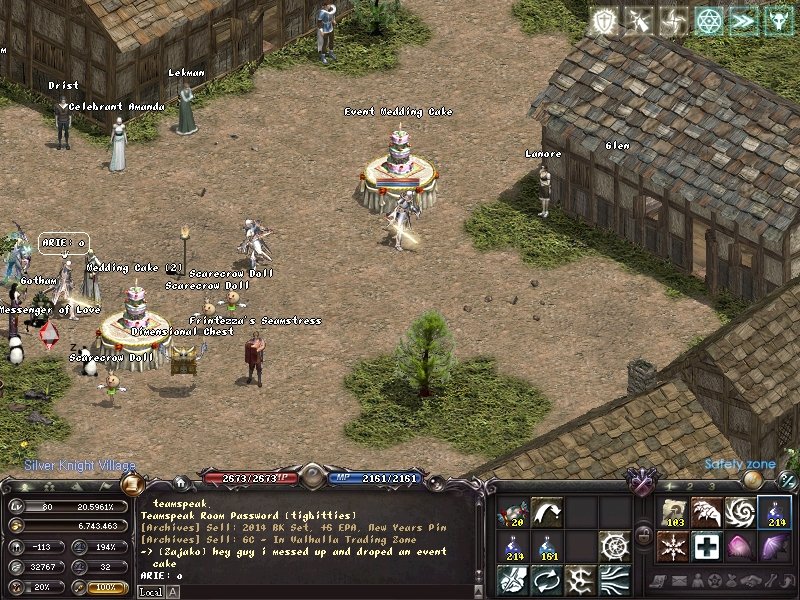Select the horned skull buff icon
The width and height of the screenshot is (800, 600).
coord(778,21)
